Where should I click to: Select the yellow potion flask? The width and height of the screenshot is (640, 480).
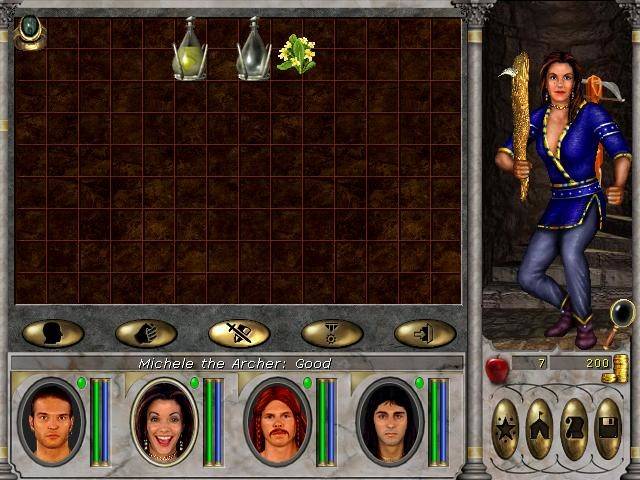click(190, 52)
